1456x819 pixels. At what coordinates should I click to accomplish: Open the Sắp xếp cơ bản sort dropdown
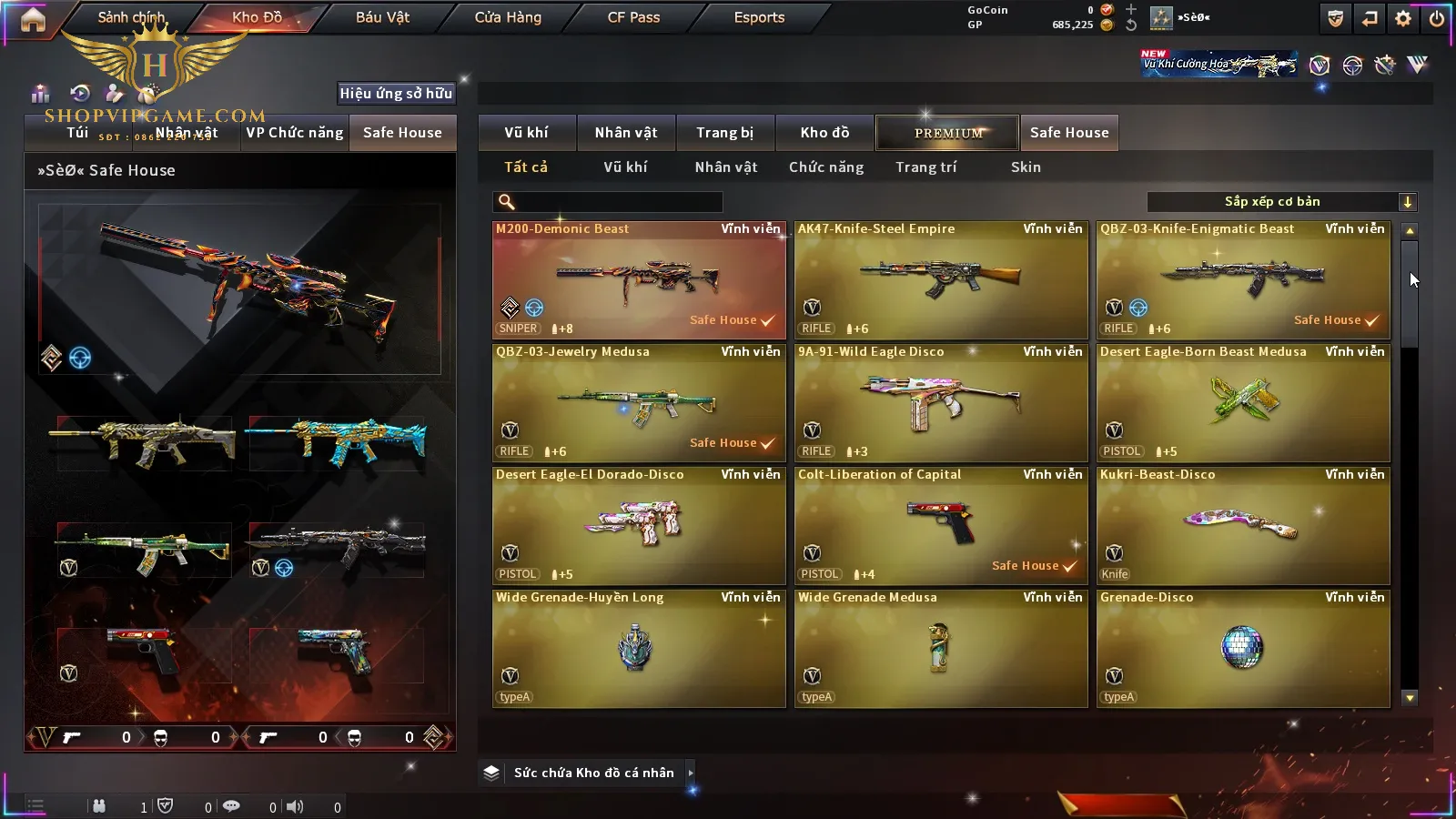point(1281,202)
